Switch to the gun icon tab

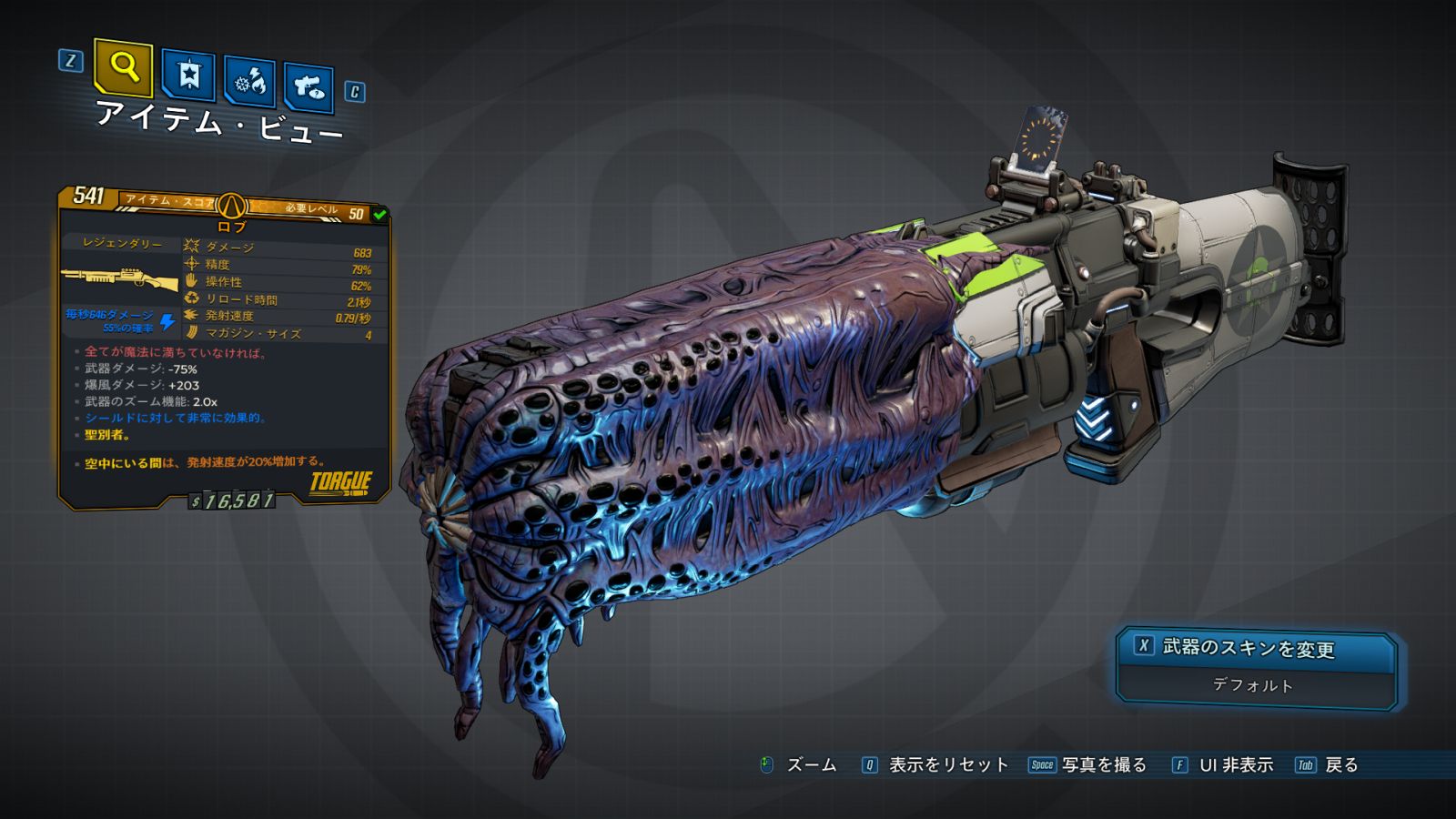(309, 87)
